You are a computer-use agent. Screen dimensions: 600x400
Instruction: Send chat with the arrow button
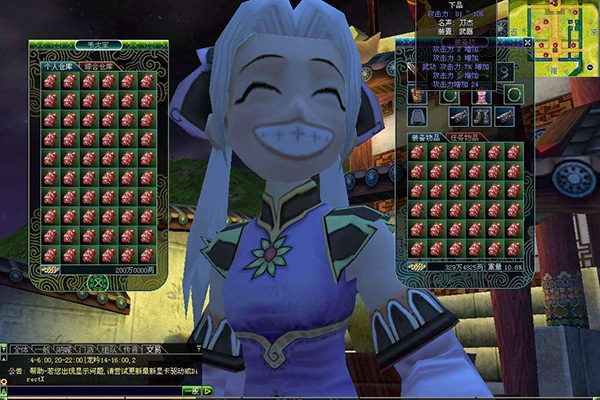(x=209, y=390)
